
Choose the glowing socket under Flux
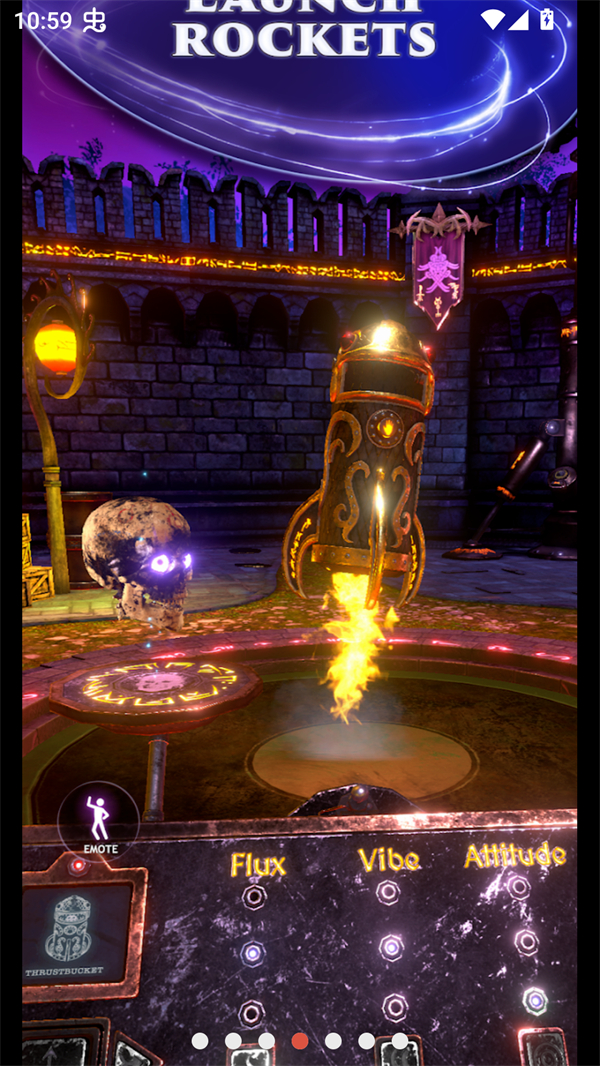click(252, 954)
